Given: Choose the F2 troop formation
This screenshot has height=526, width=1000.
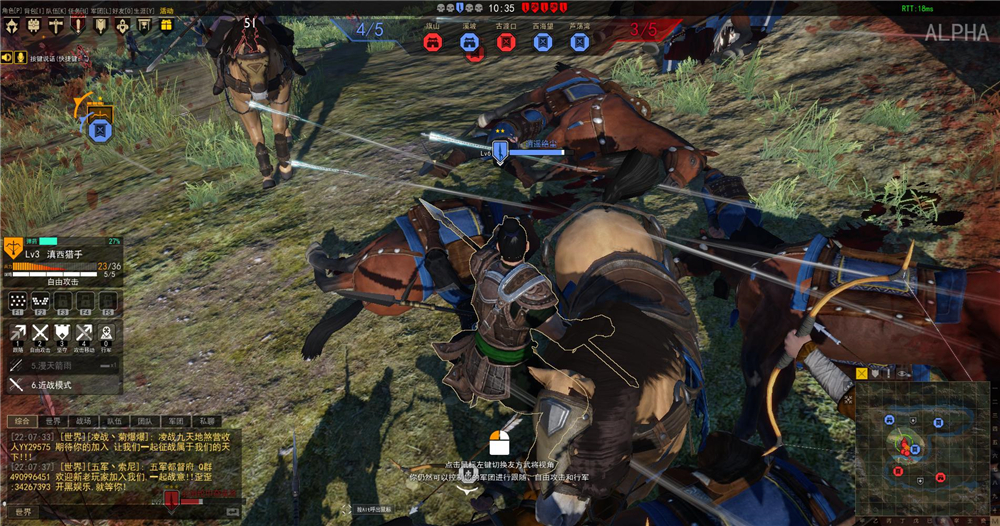Looking at the screenshot, I should [x=40, y=301].
